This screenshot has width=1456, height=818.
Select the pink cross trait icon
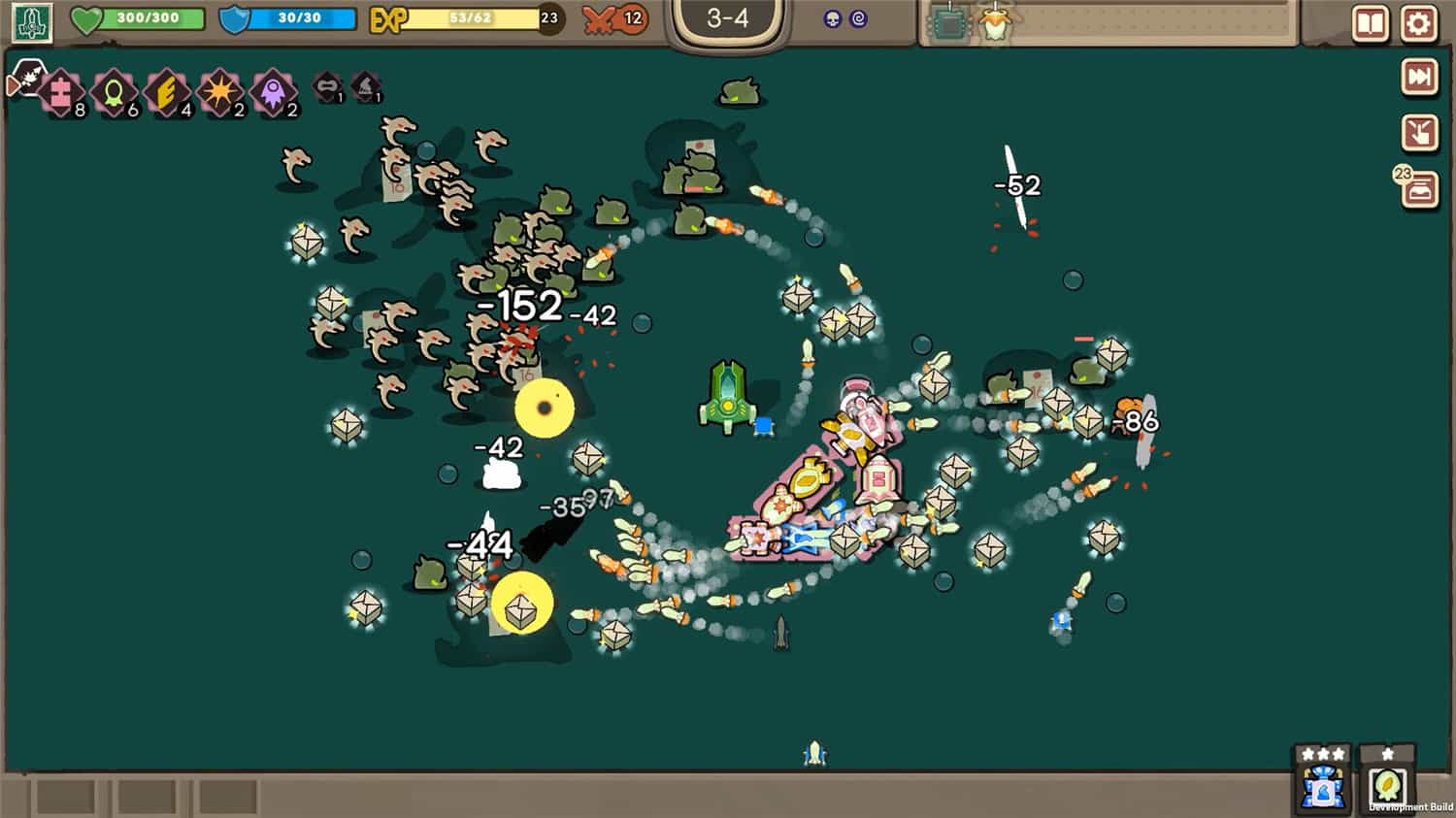coord(60,91)
